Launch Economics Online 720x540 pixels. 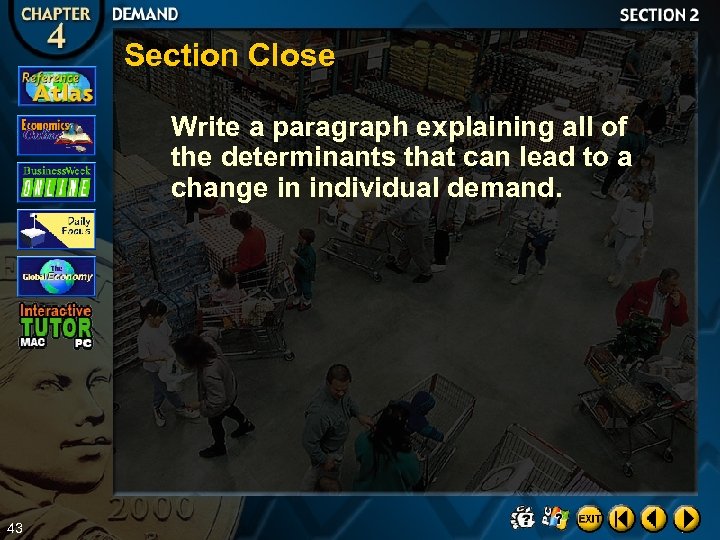[57, 134]
